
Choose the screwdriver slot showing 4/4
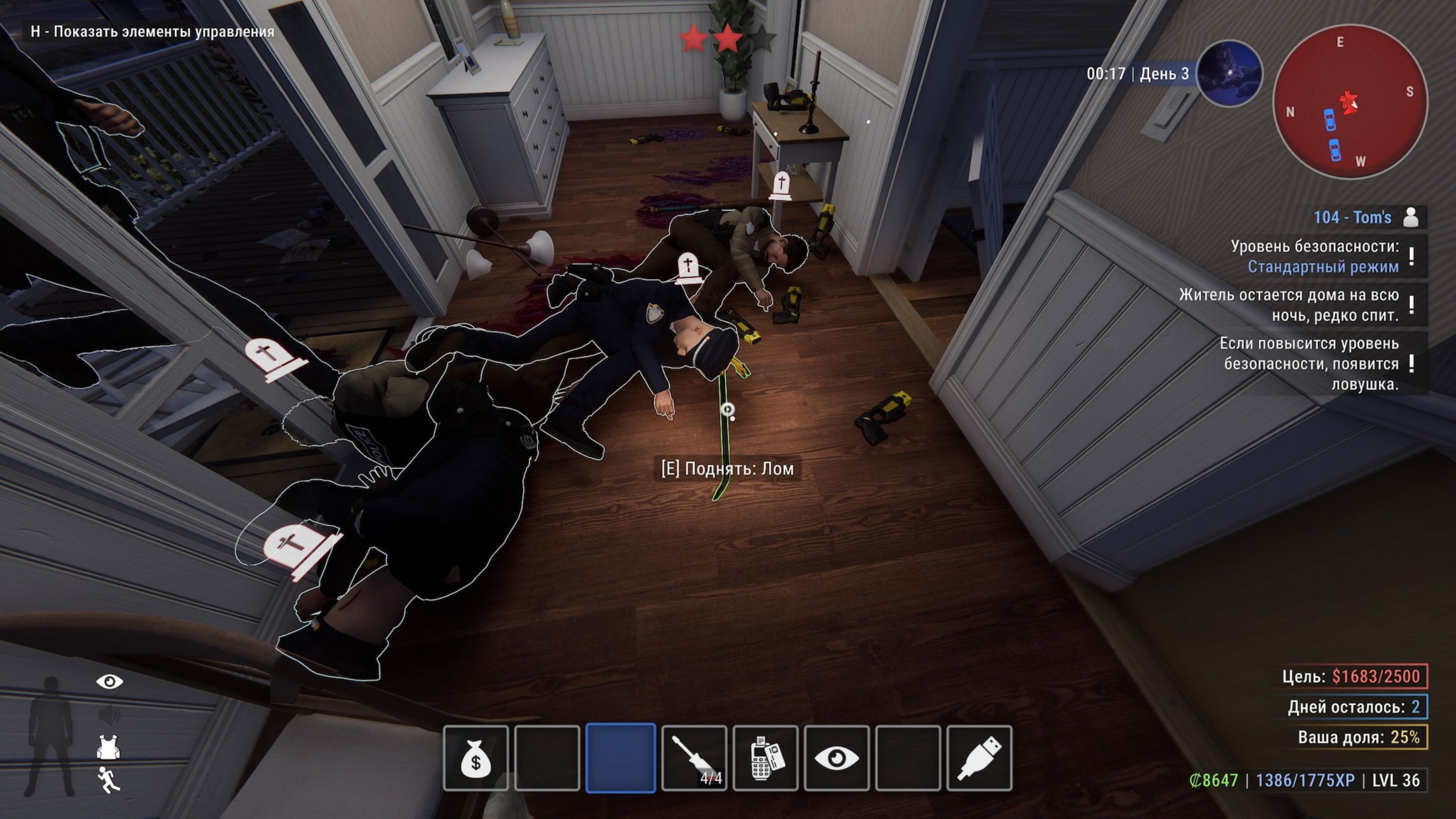point(694,758)
